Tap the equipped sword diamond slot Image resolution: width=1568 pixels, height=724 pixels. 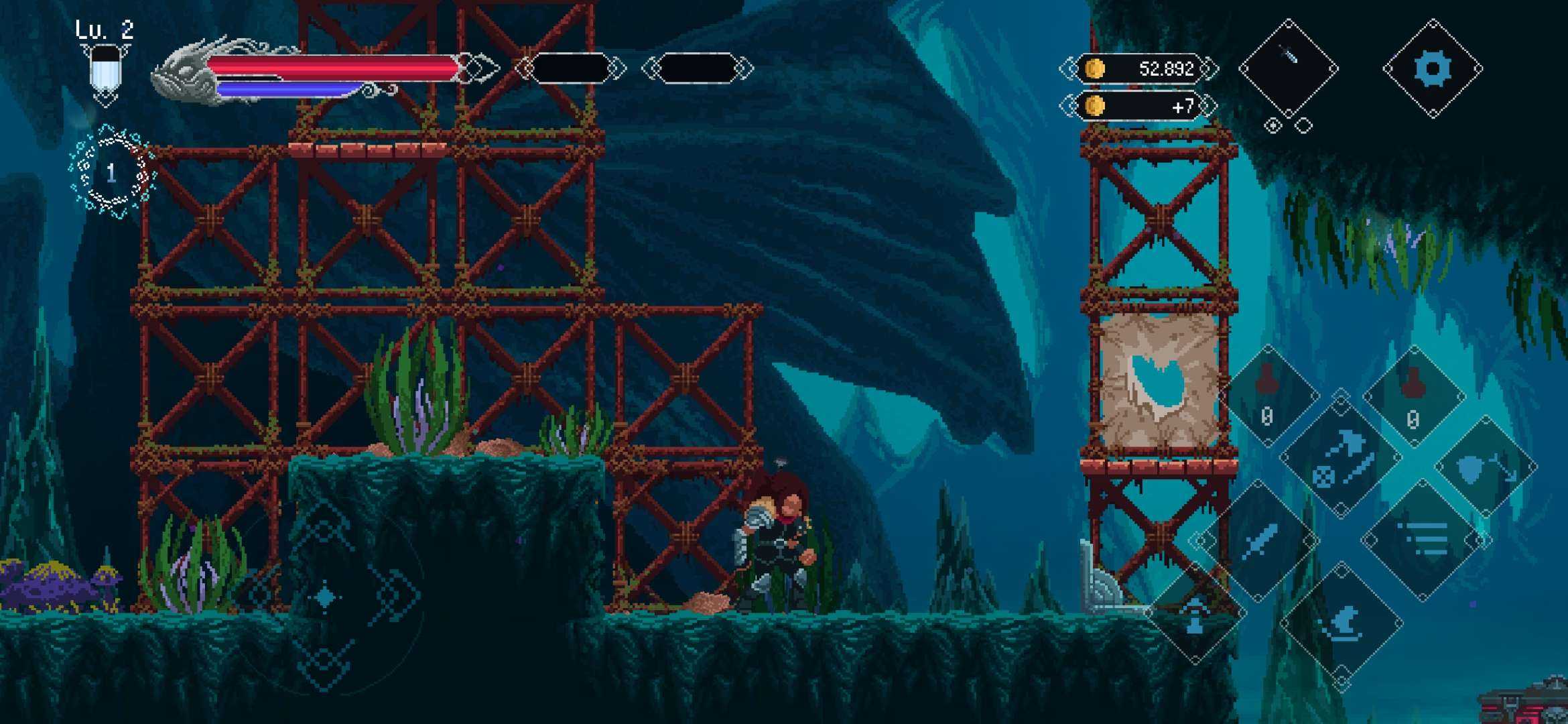[1288, 68]
